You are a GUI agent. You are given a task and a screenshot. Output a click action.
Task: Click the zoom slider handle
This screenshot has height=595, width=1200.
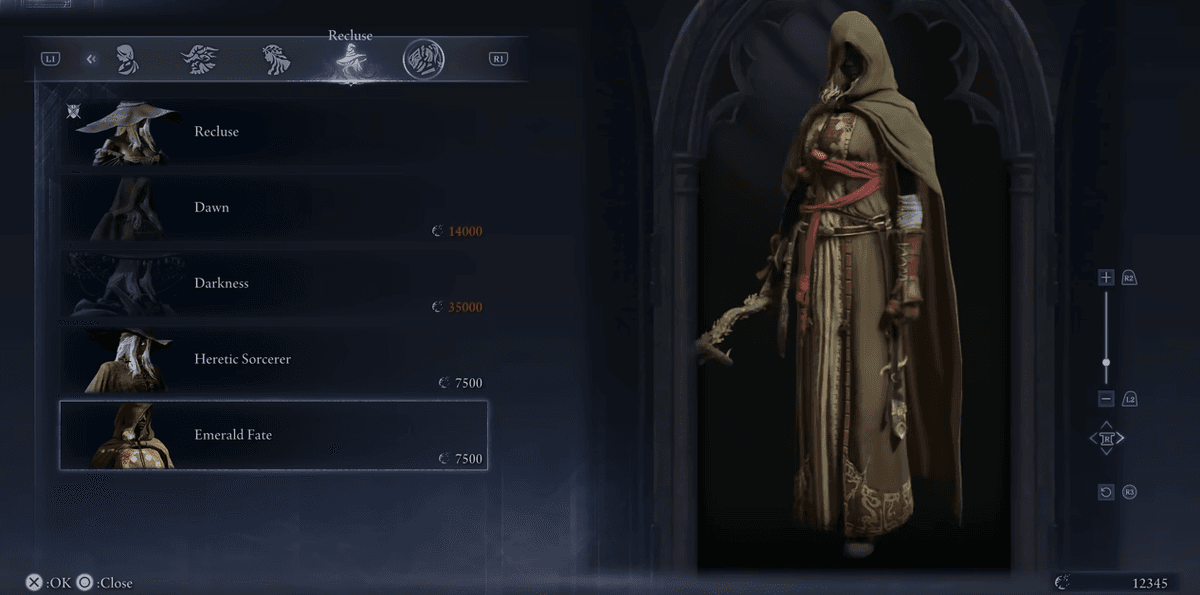coord(1106,363)
